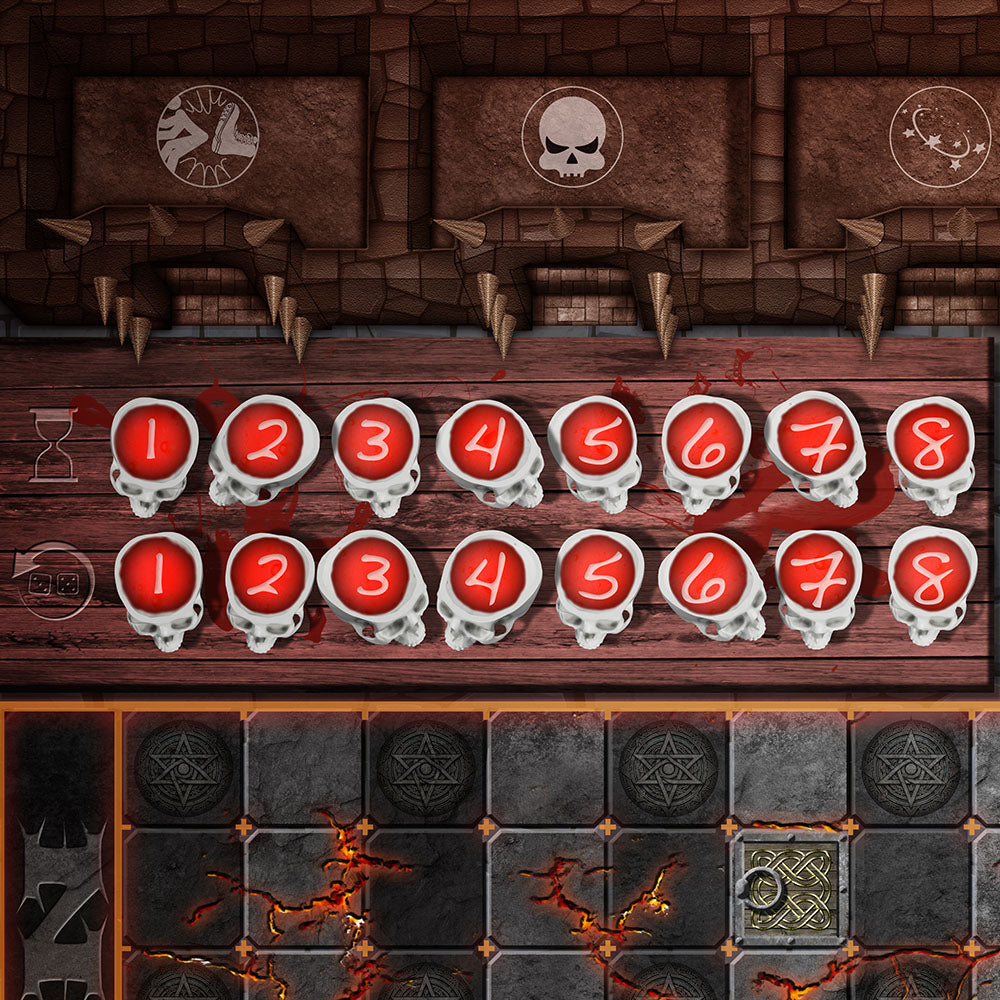1000x1000 pixels.
Task: Select skull 5 in the dice reroll row
Action: tap(598, 575)
